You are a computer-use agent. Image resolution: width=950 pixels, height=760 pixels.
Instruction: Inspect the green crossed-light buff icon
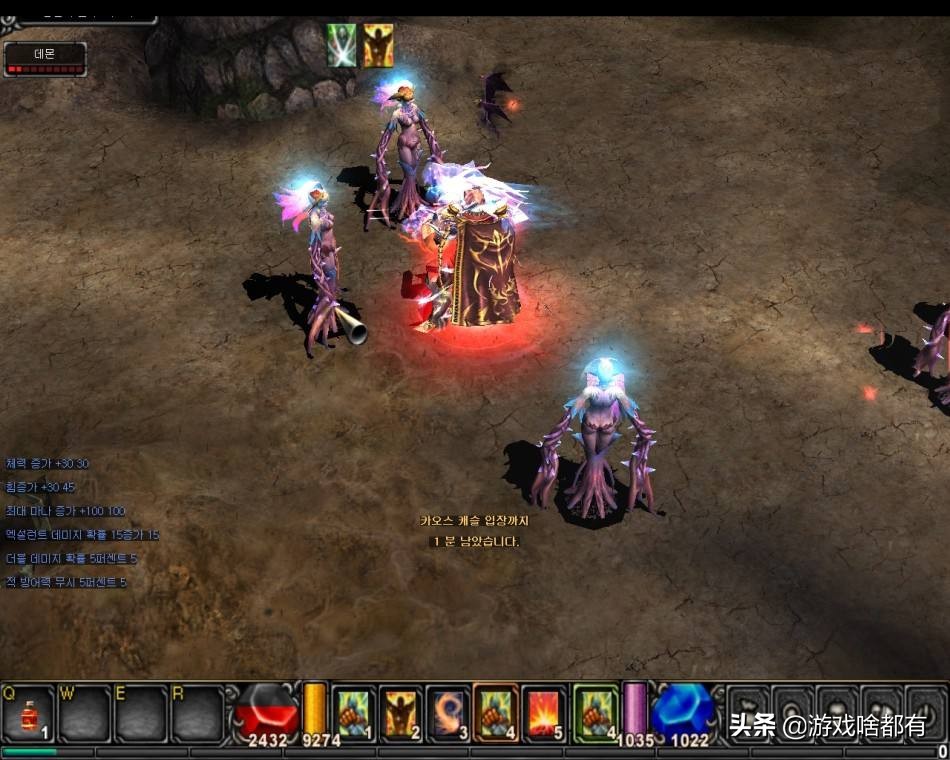342,46
